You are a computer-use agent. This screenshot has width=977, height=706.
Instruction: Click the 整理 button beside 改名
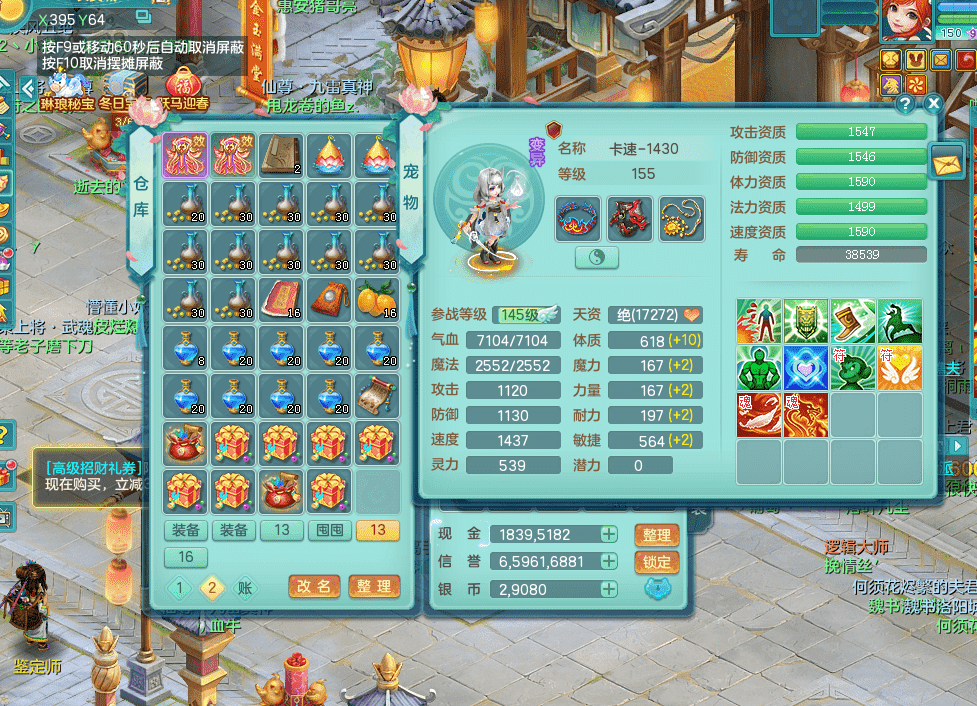click(x=374, y=586)
